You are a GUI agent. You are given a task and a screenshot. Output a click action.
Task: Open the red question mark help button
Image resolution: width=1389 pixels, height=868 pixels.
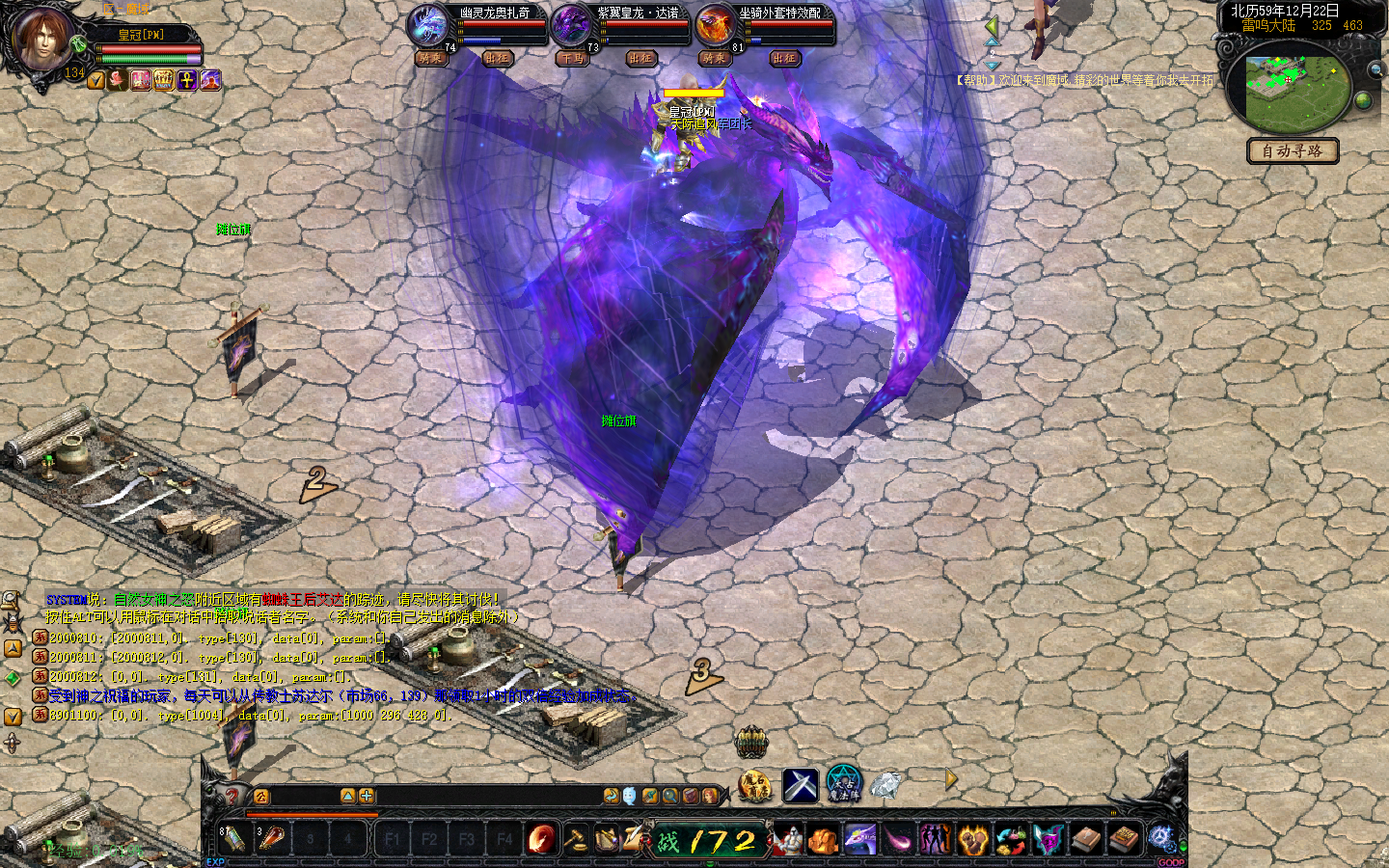(231, 796)
